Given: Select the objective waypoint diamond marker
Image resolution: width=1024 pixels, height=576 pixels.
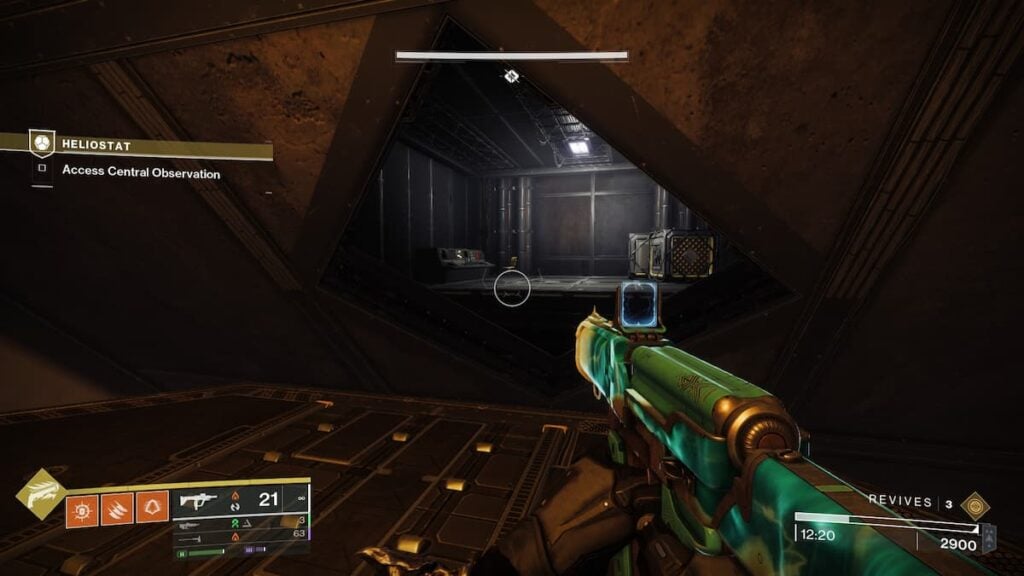Looking at the screenshot, I should 511,76.
